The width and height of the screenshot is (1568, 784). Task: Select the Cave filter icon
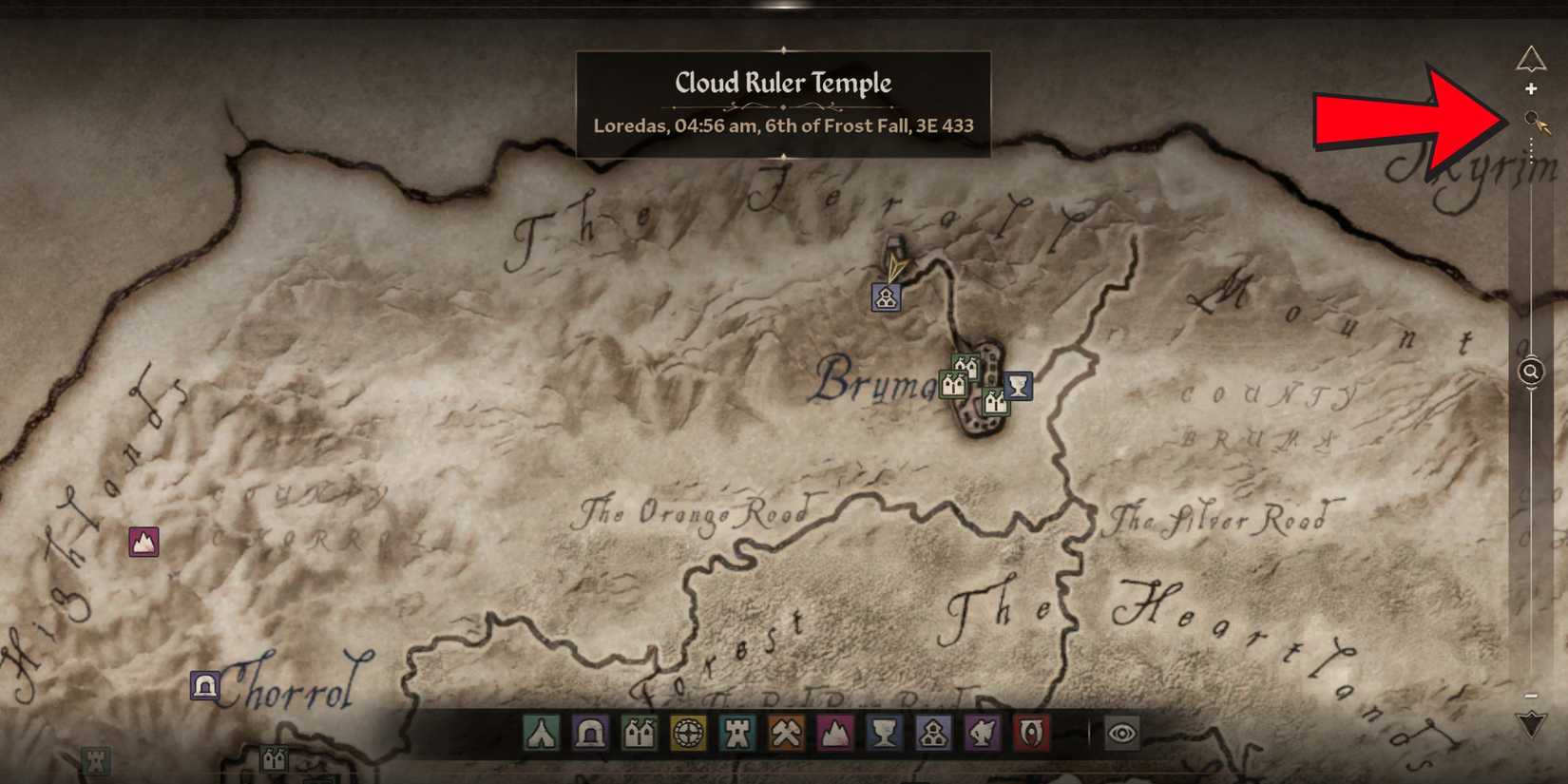[x=589, y=733]
